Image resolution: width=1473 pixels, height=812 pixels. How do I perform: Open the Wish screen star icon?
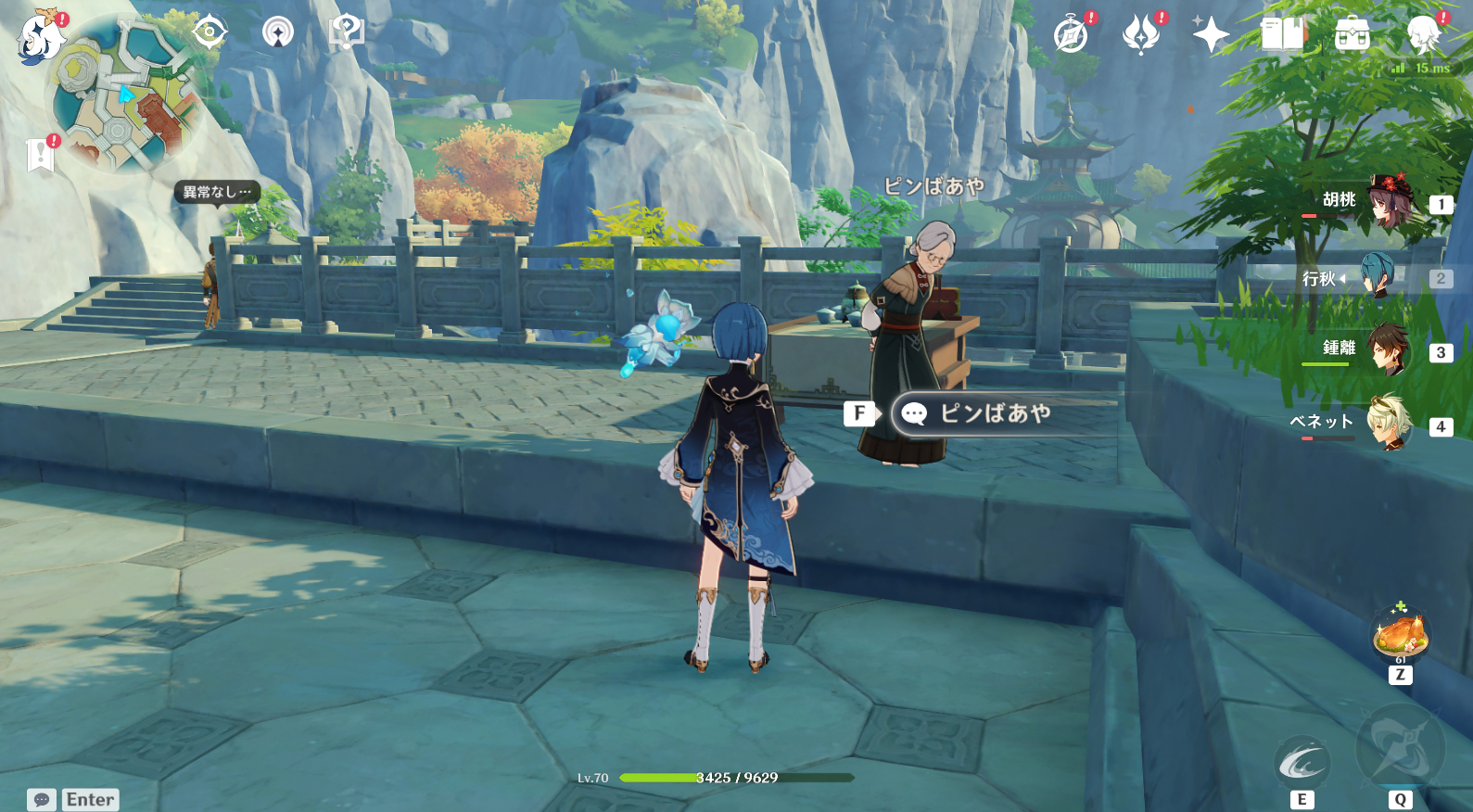1211,33
